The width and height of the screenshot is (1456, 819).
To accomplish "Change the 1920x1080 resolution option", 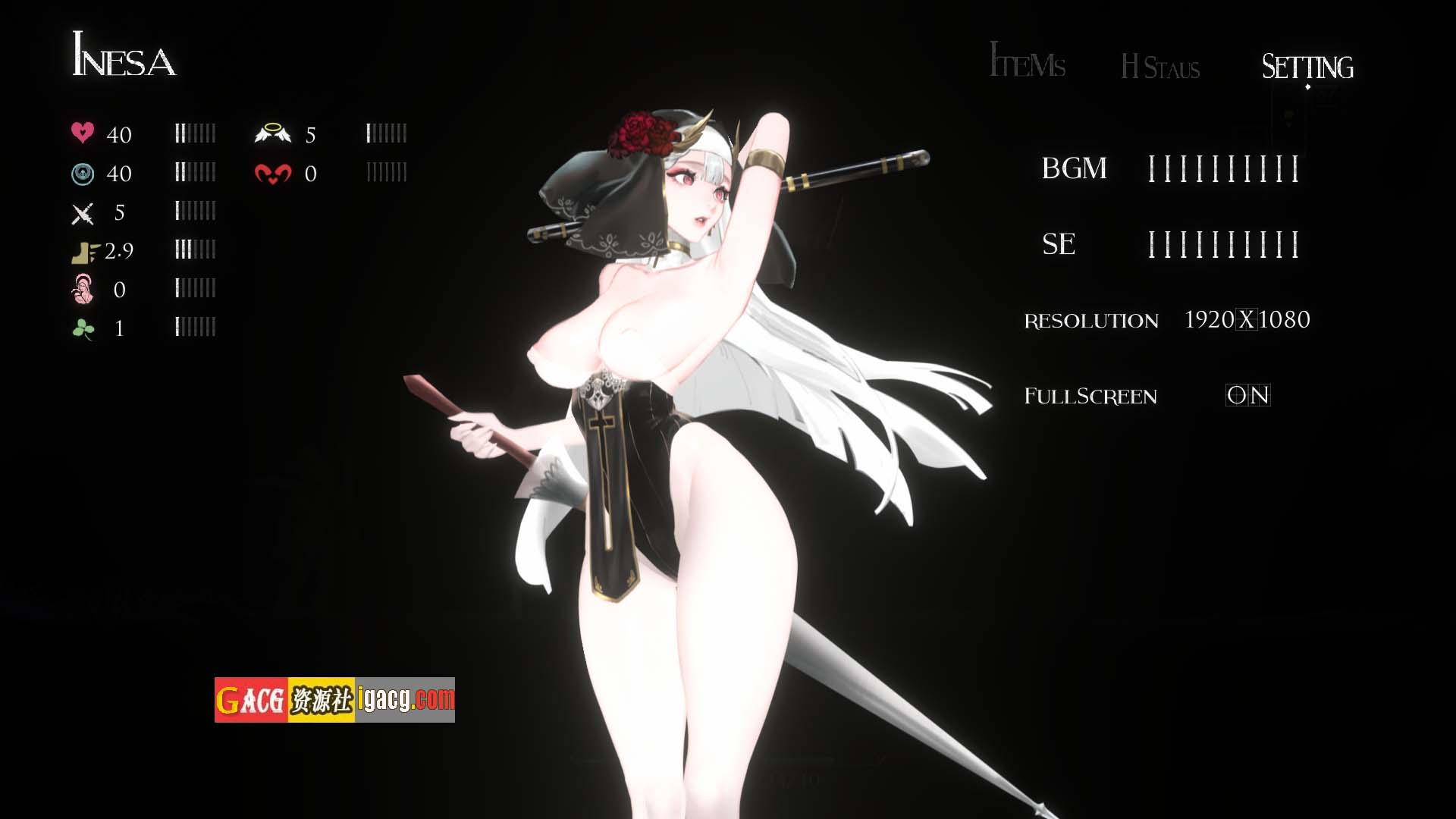I will click(x=1247, y=320).
